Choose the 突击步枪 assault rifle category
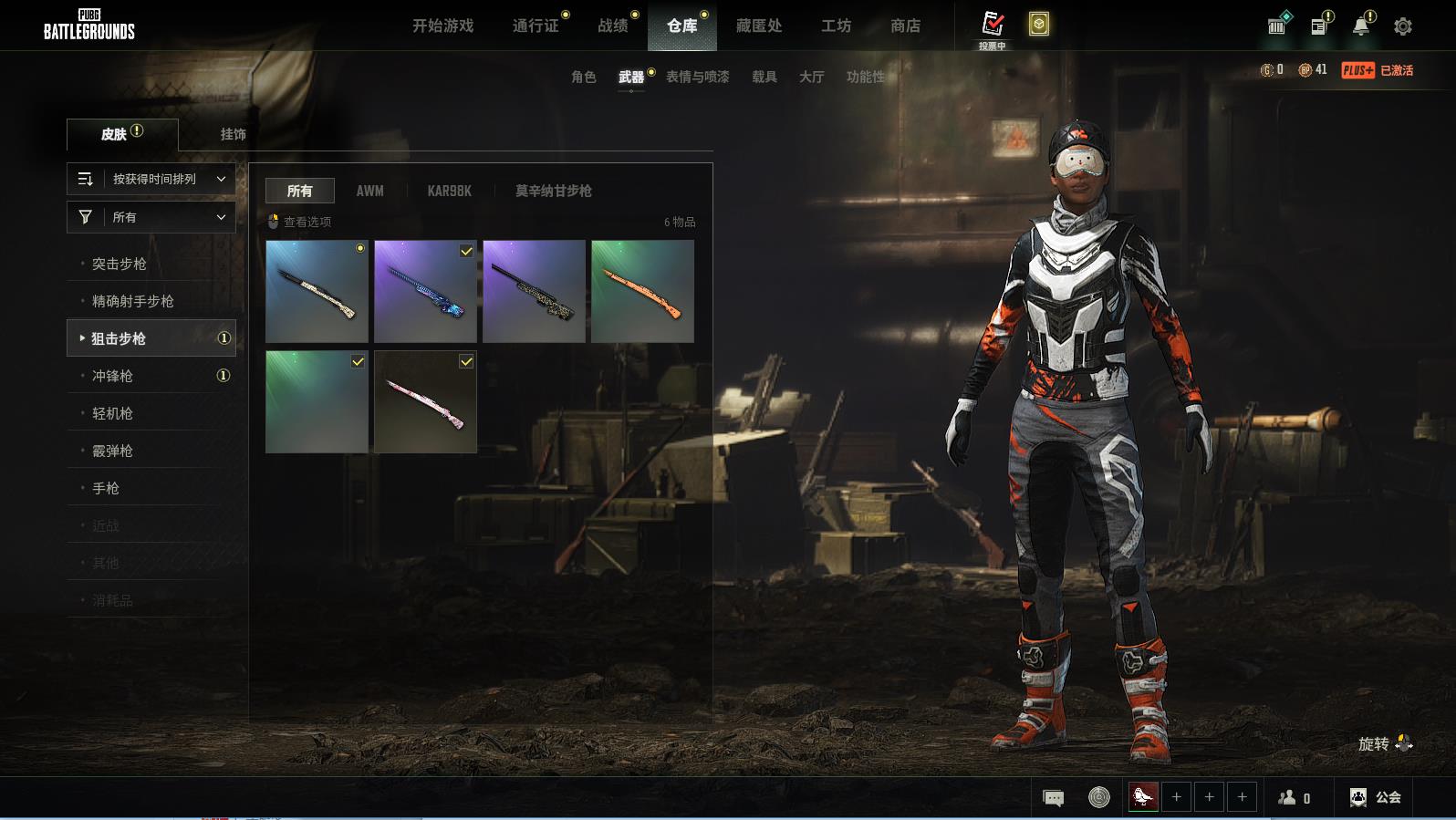 coord(119,264)
